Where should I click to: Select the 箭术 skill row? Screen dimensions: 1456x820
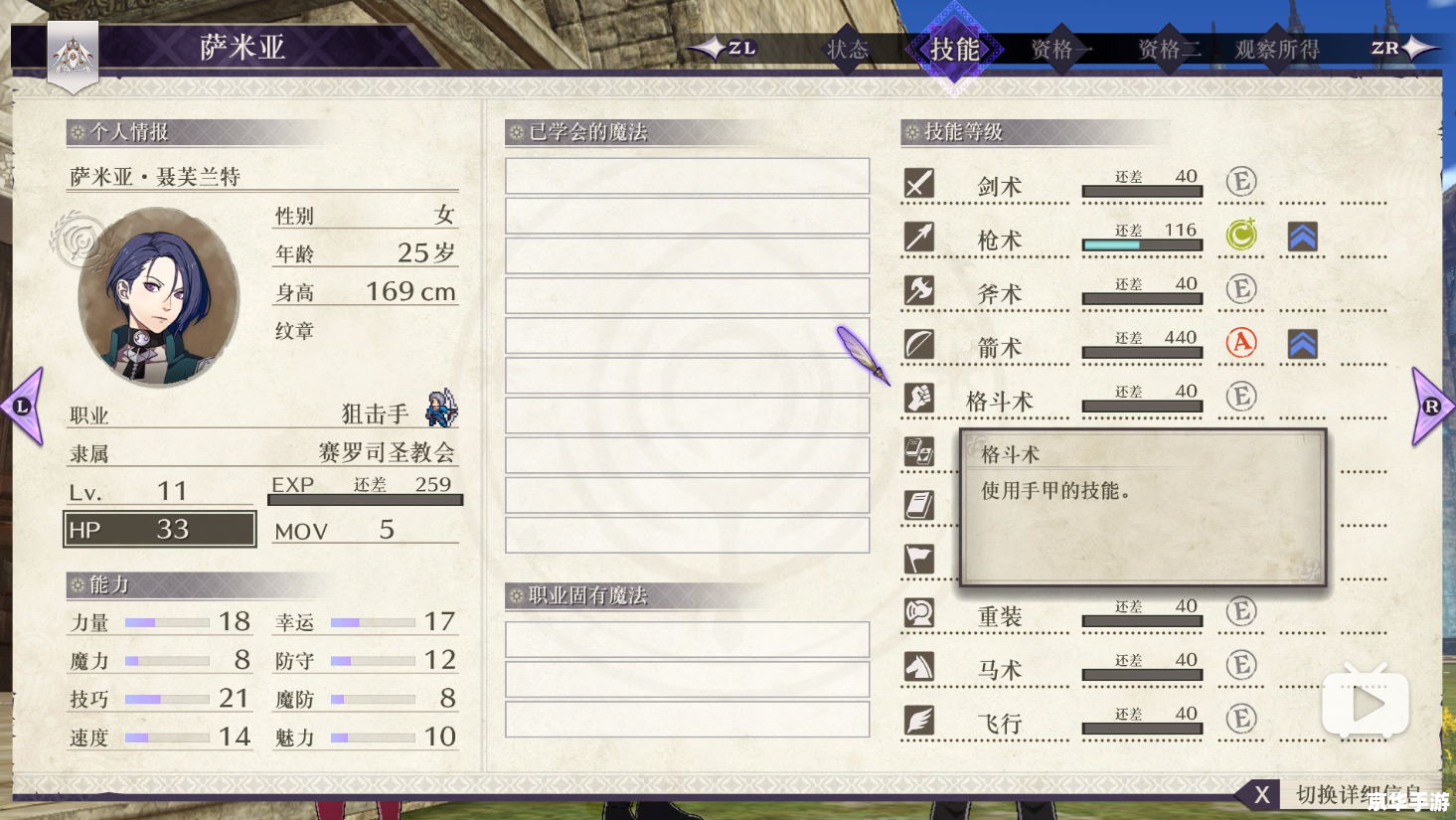pos(999,347)
